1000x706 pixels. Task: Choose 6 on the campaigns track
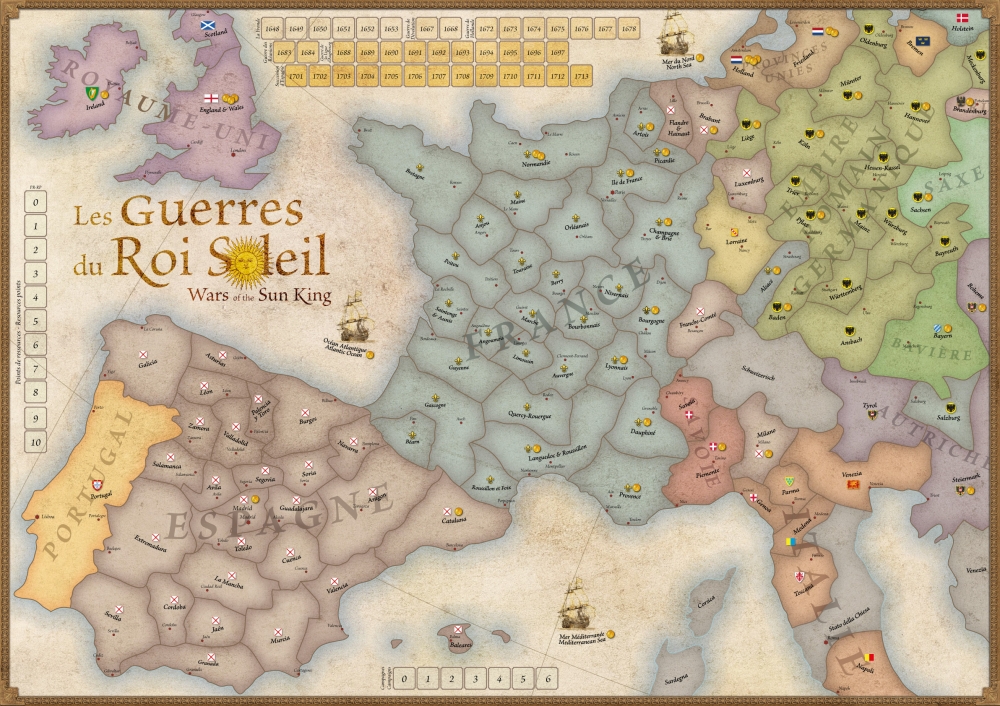[546, 678]
